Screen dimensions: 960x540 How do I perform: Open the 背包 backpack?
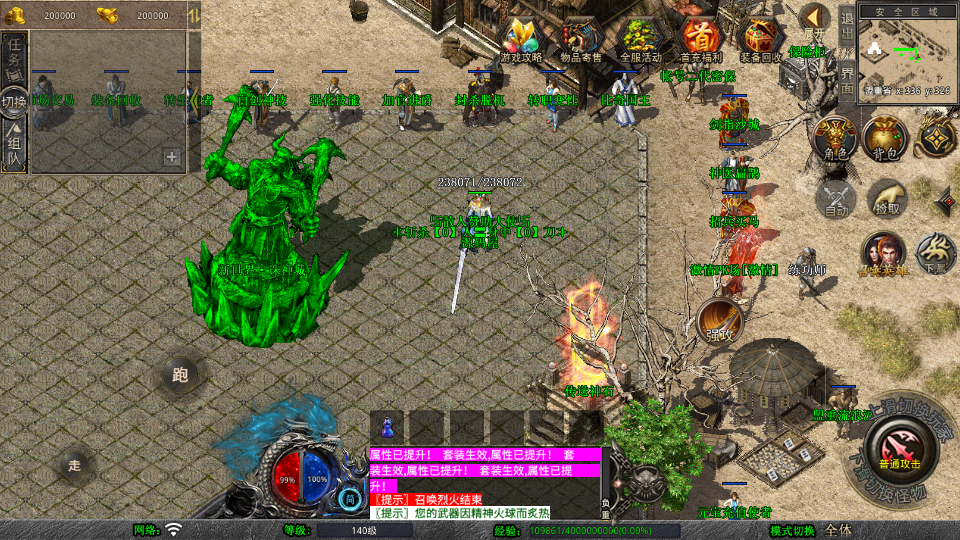(885, 138)
